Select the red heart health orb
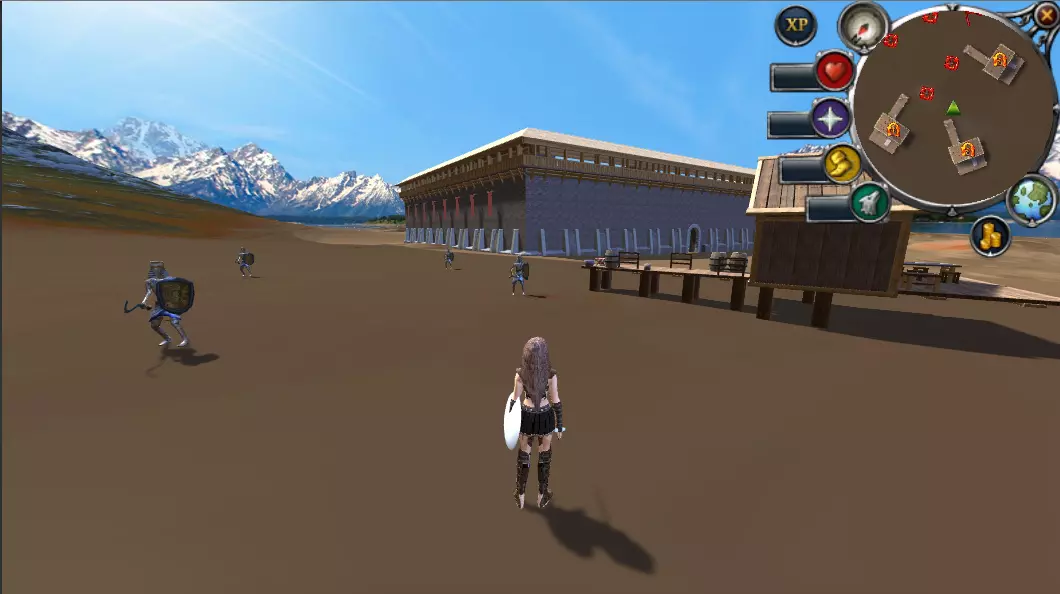1060x594 pixels. [834, 71]
